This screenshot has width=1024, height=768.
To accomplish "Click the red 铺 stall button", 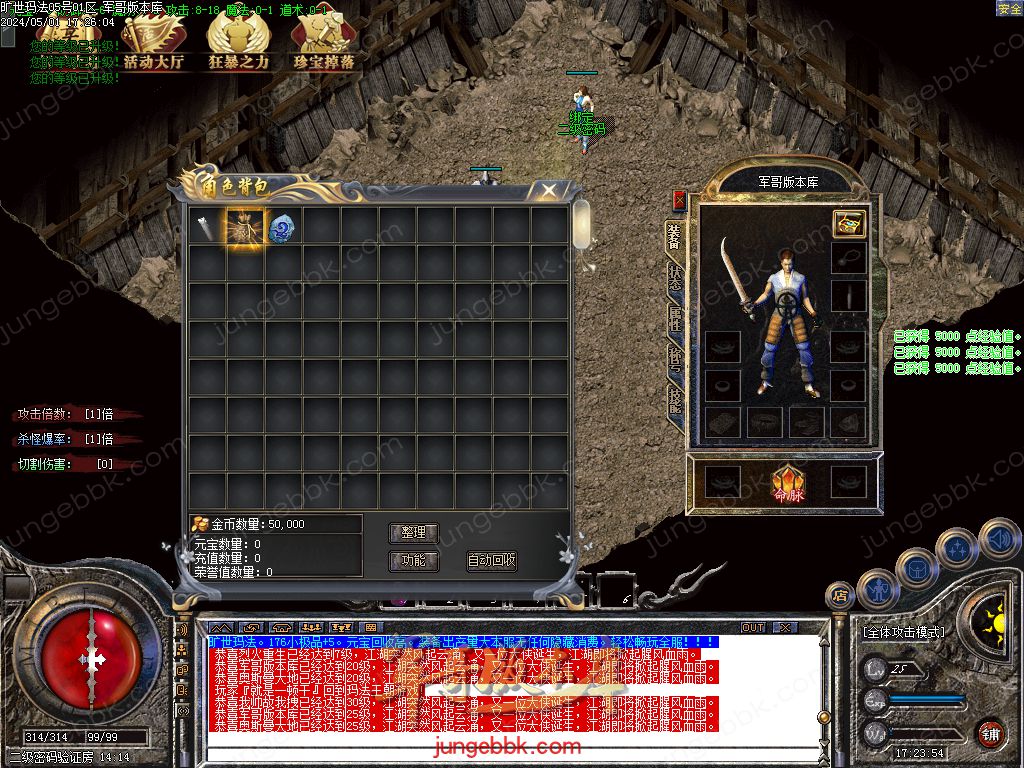I will coord(990,733).
